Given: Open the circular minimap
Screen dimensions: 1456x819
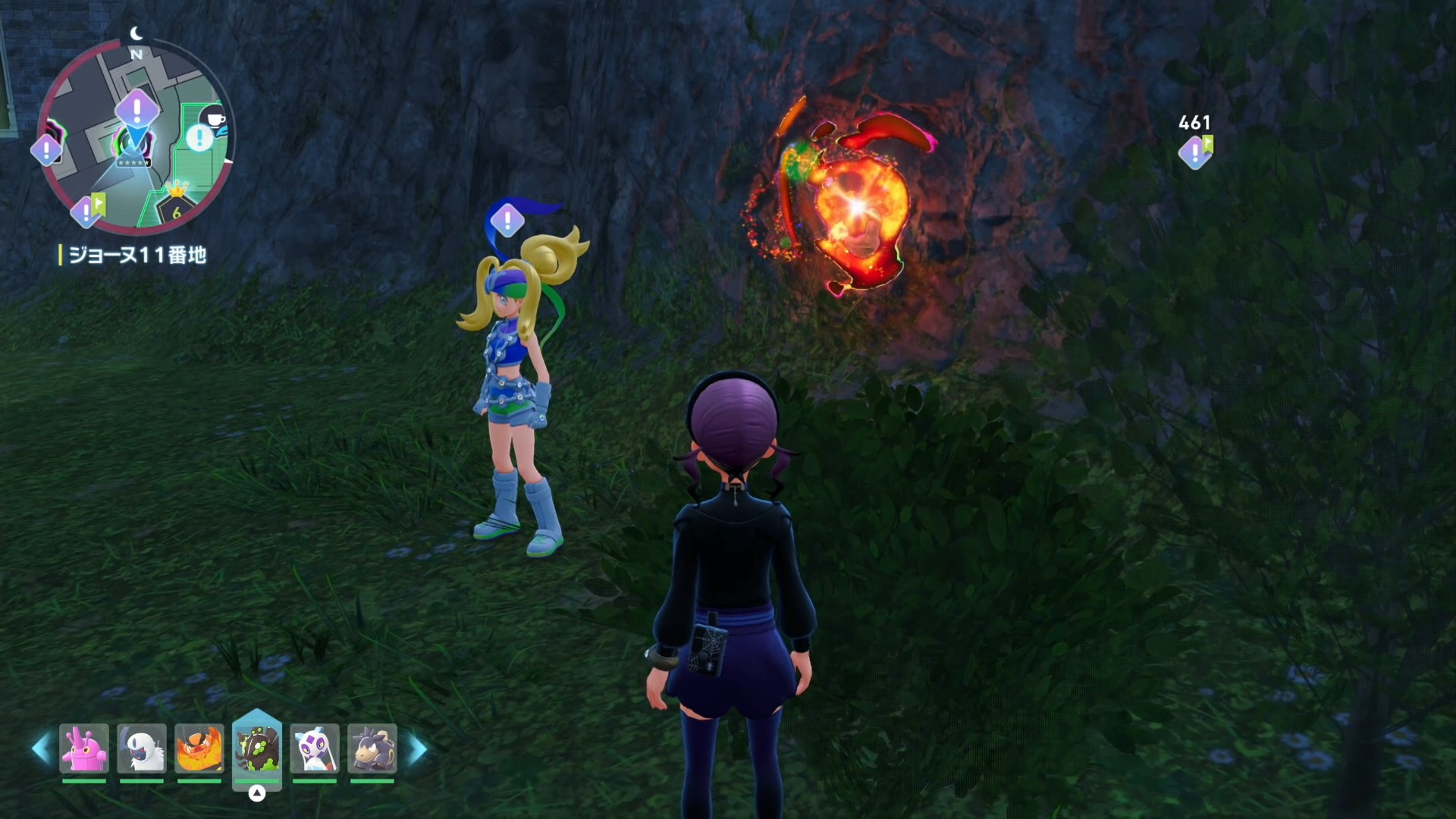Looking at the screenshot, I should coord(136,136).
